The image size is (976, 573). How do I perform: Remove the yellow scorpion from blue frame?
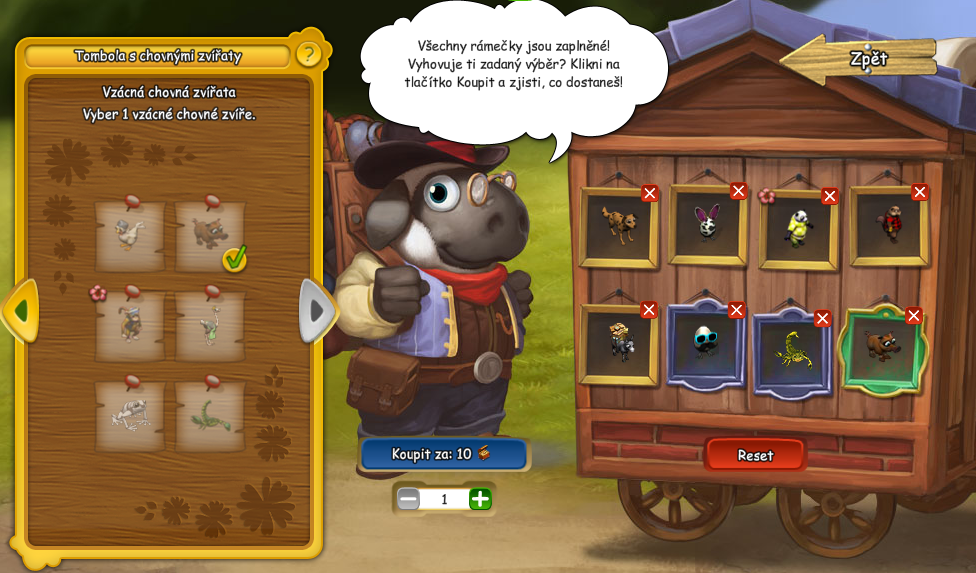click(822, 319)
